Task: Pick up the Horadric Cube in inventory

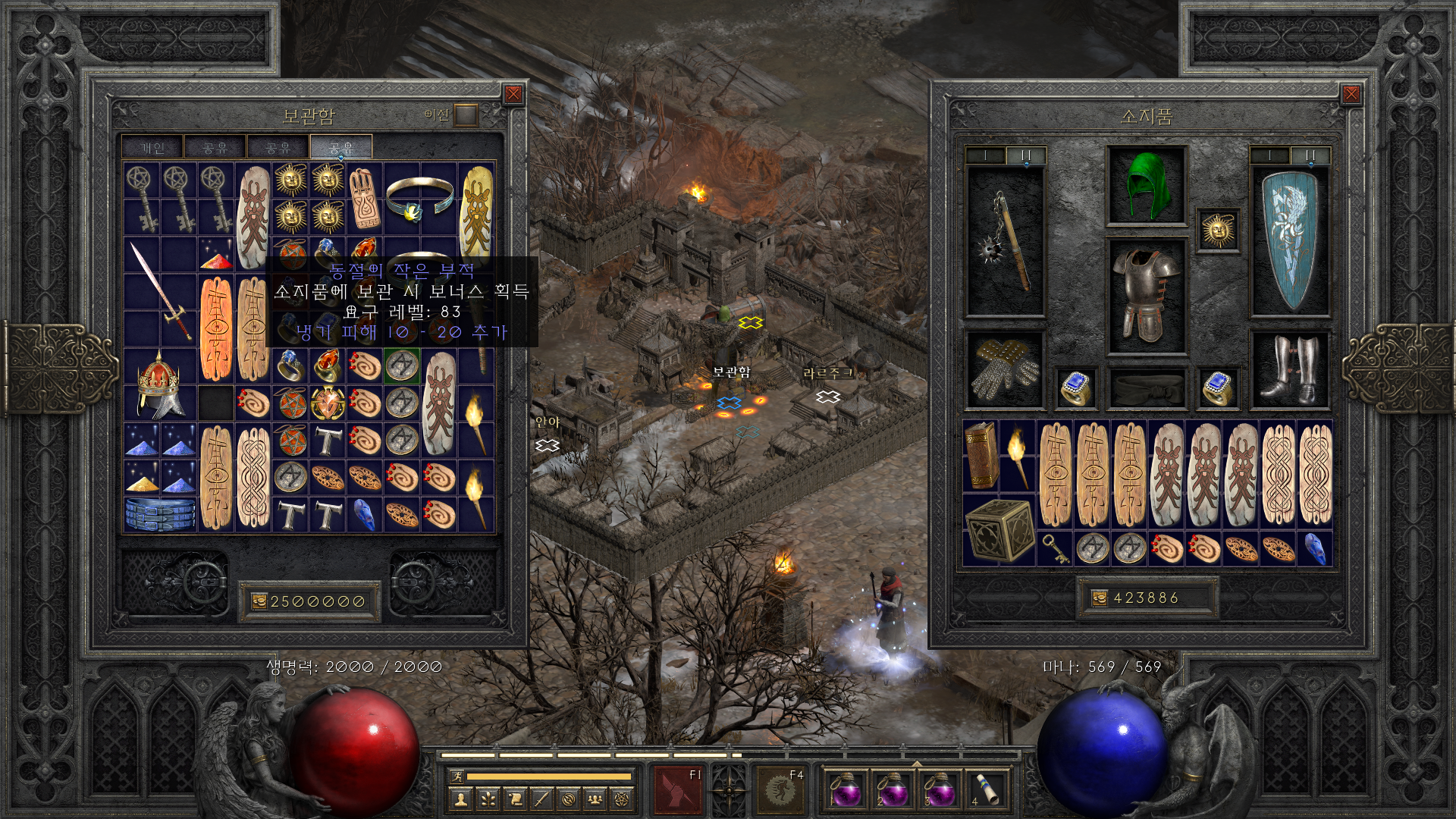Action: point(999,530)
